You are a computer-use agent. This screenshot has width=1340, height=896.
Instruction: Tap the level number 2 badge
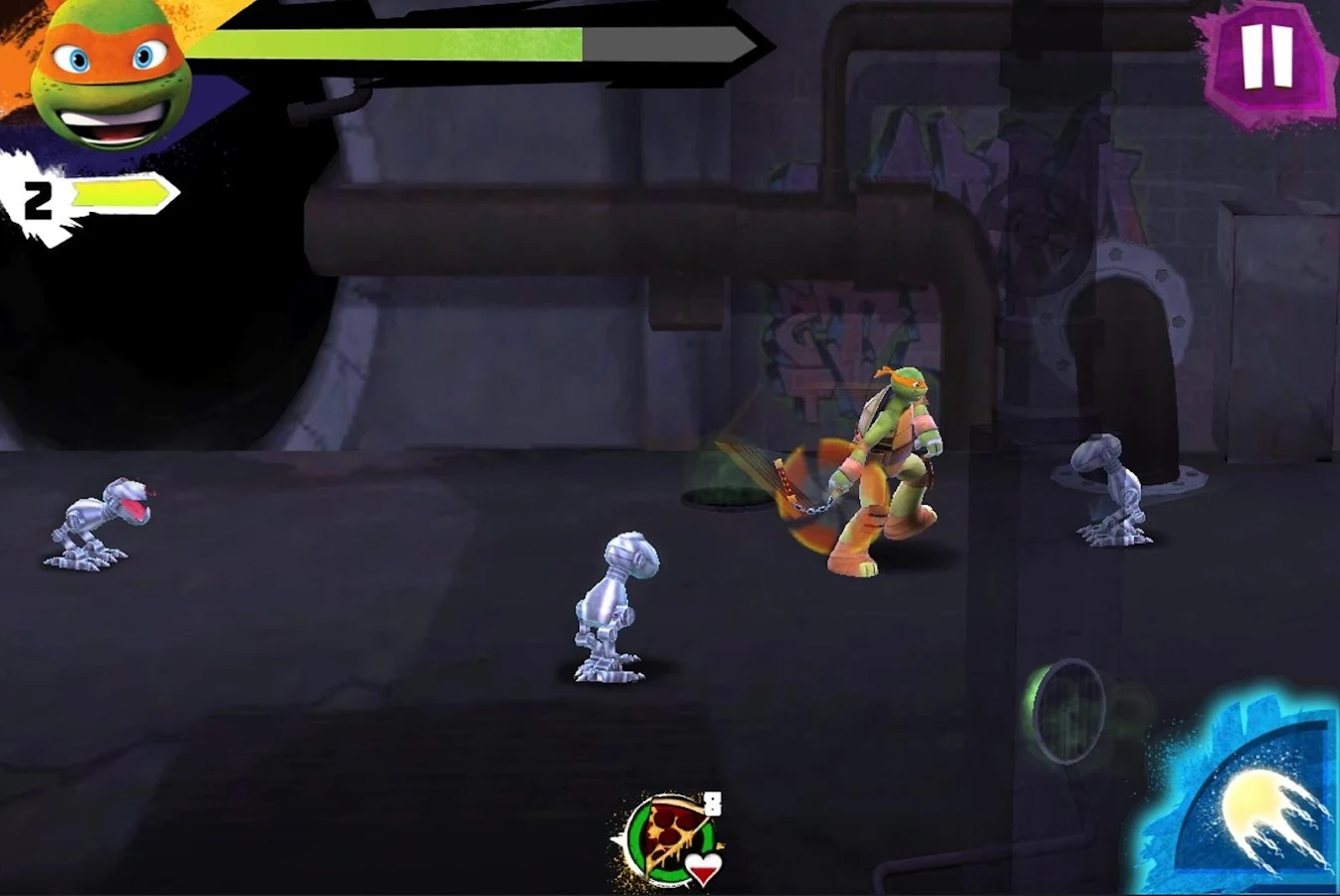pyautogui.click(x=40, y=199)
